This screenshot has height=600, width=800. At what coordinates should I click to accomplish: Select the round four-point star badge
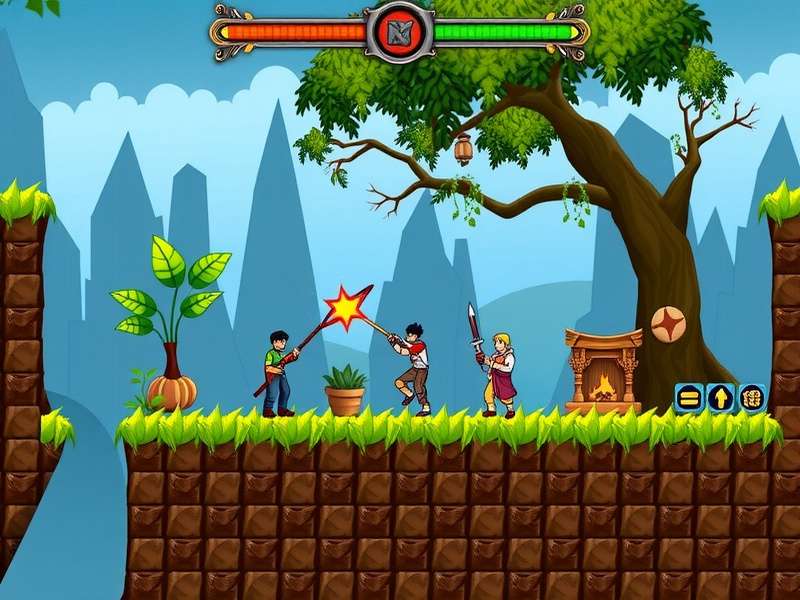(x=668, y=323)
